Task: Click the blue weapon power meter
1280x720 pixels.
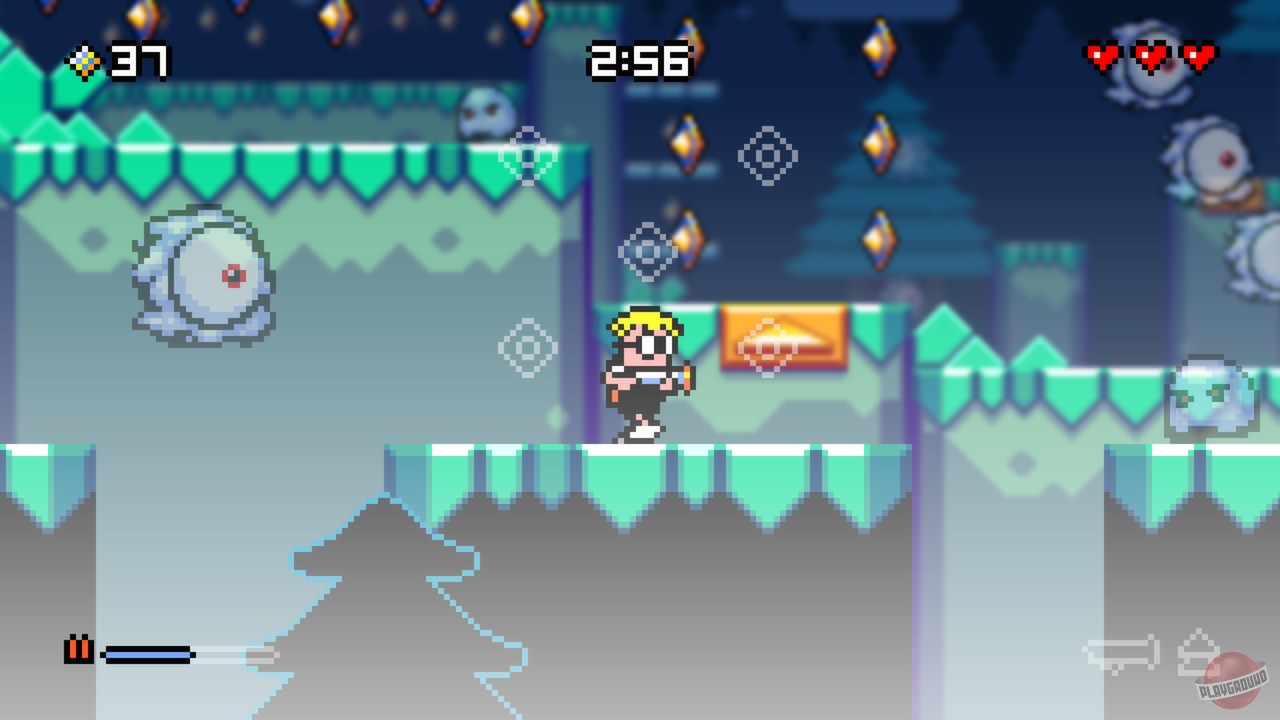Action: point(145,654)
